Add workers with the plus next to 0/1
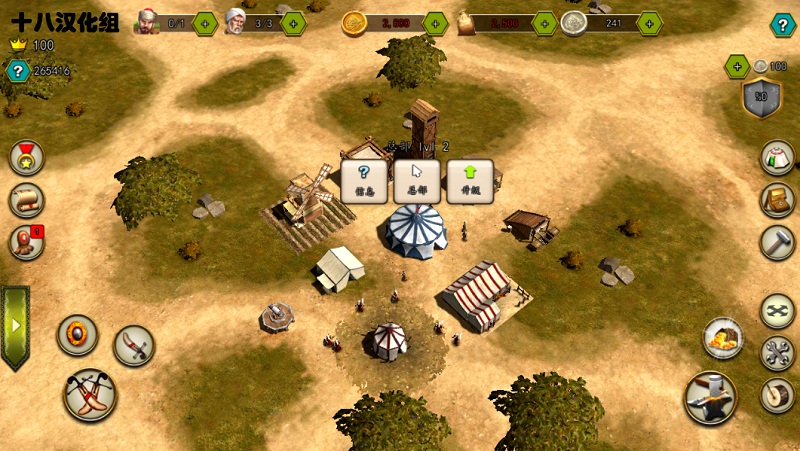Image resolution: width=800 pixels, height=451 pixels. [204, 23]
